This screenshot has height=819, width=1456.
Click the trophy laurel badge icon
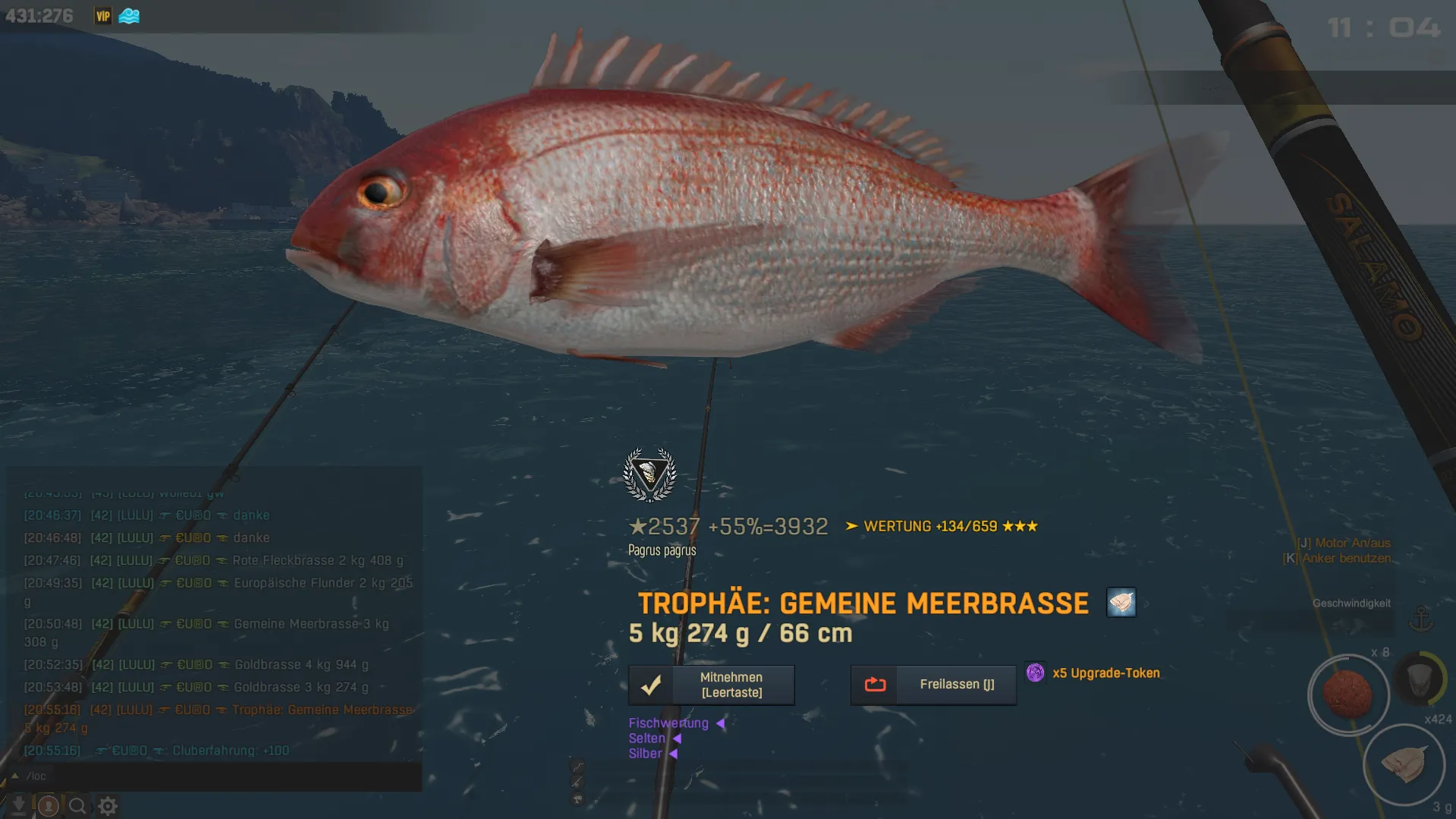[x=649, y=475]
